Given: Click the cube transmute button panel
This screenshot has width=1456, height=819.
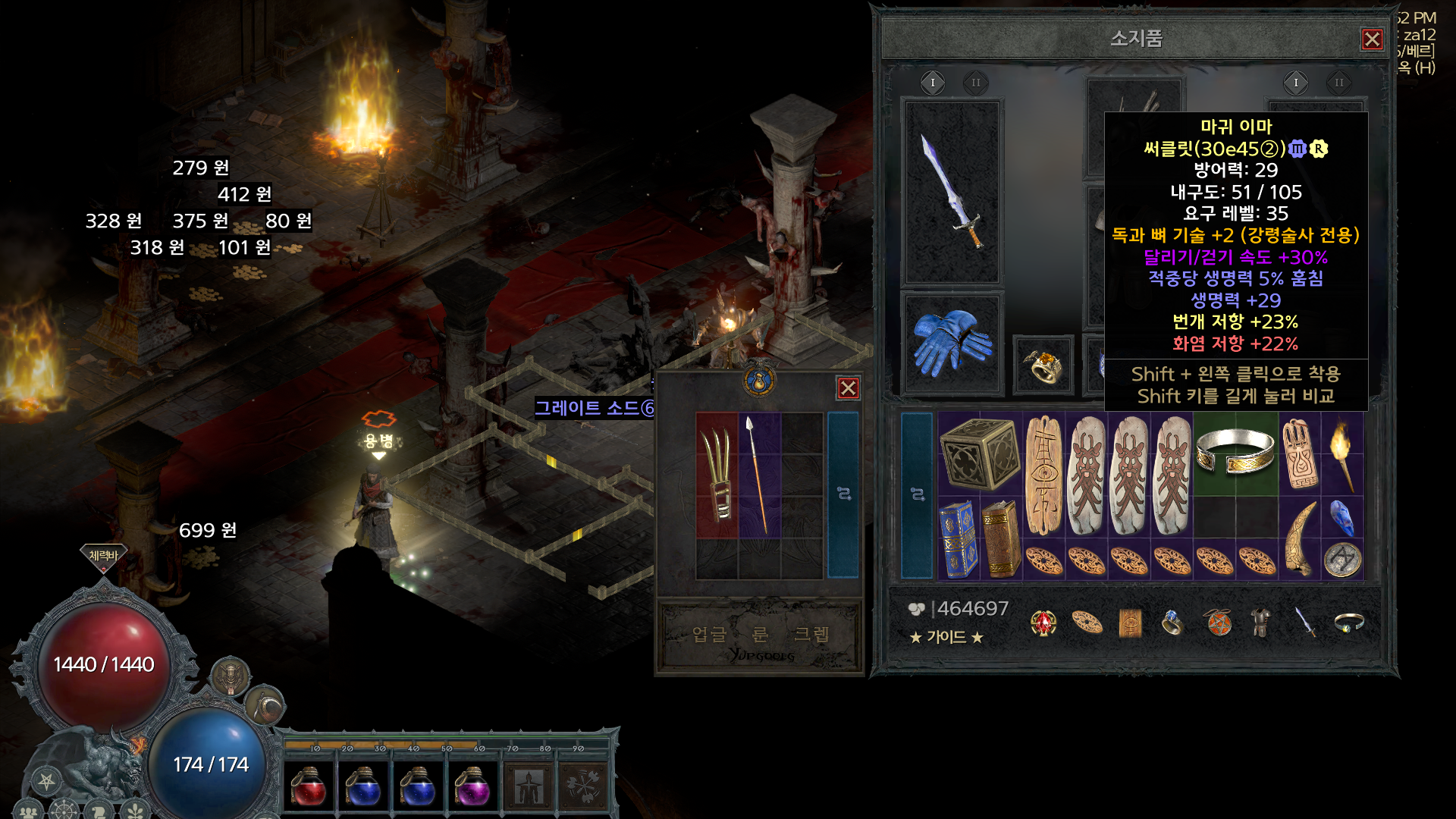Looking at the screenshot, I should pyautogui.click(x=760, y=635).
